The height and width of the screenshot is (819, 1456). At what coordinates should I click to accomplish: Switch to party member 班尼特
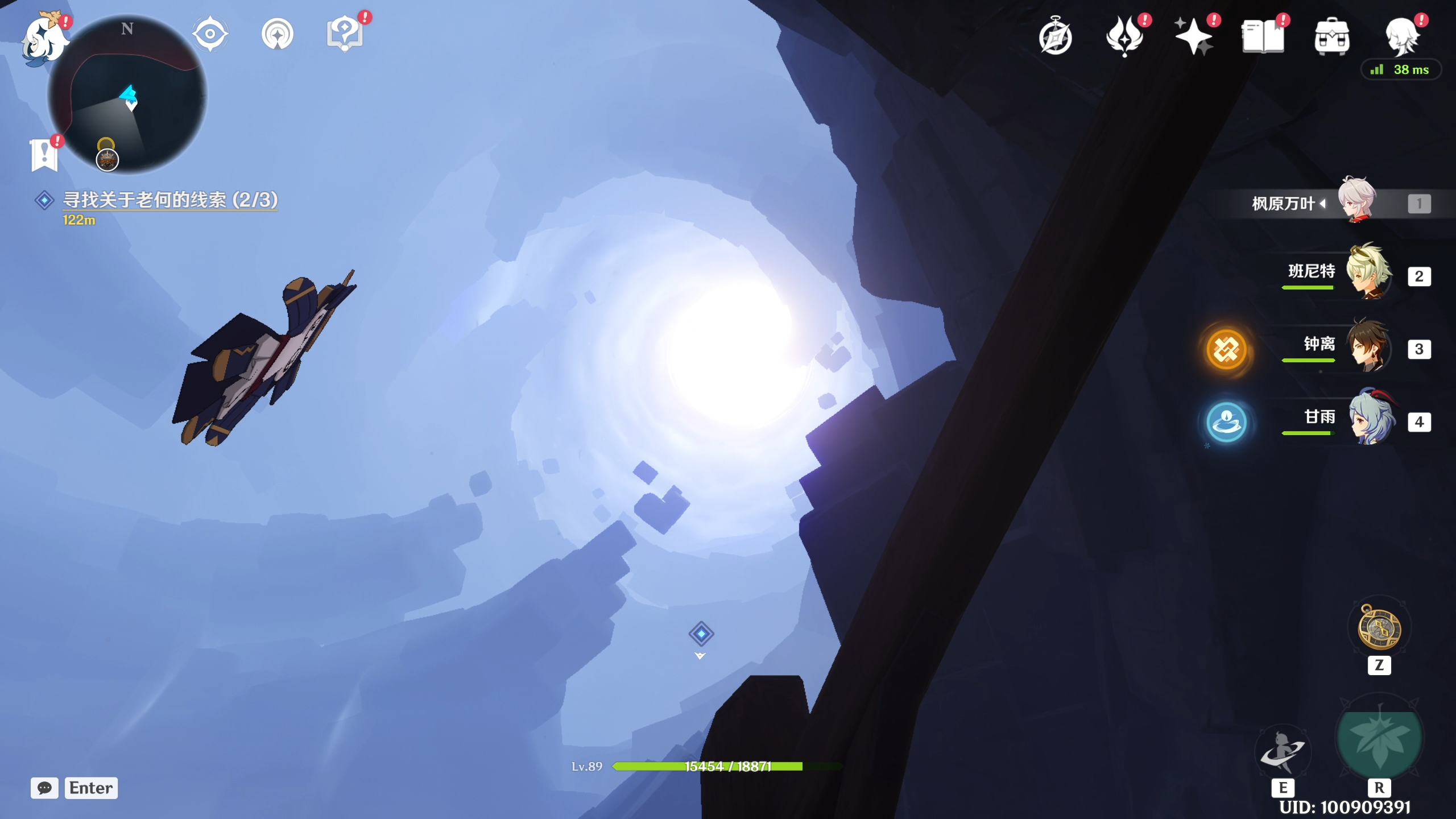1368,273
